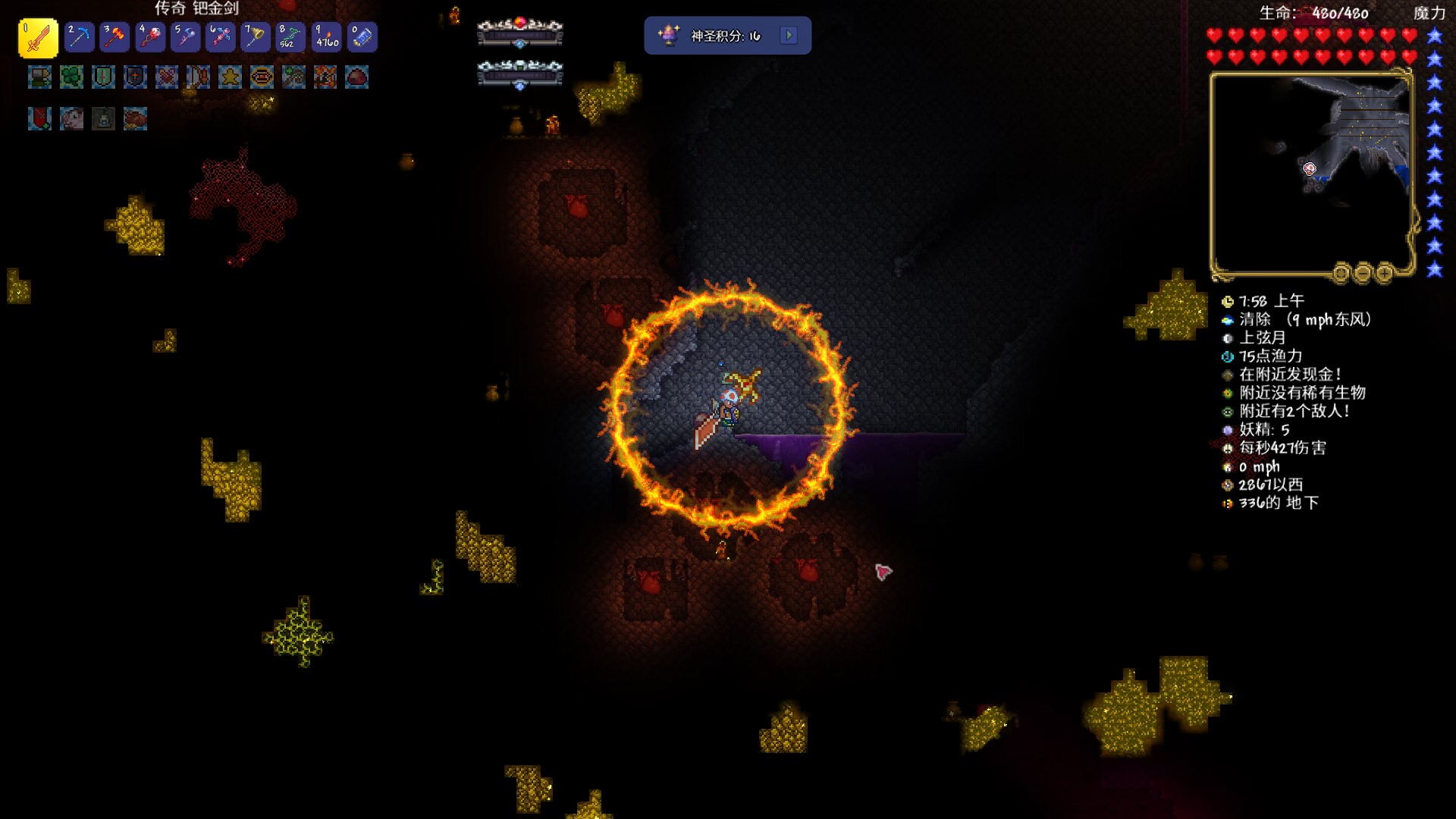
Task: Expand the holy points achievement popup arrow
Action: [x=789, y=36]
